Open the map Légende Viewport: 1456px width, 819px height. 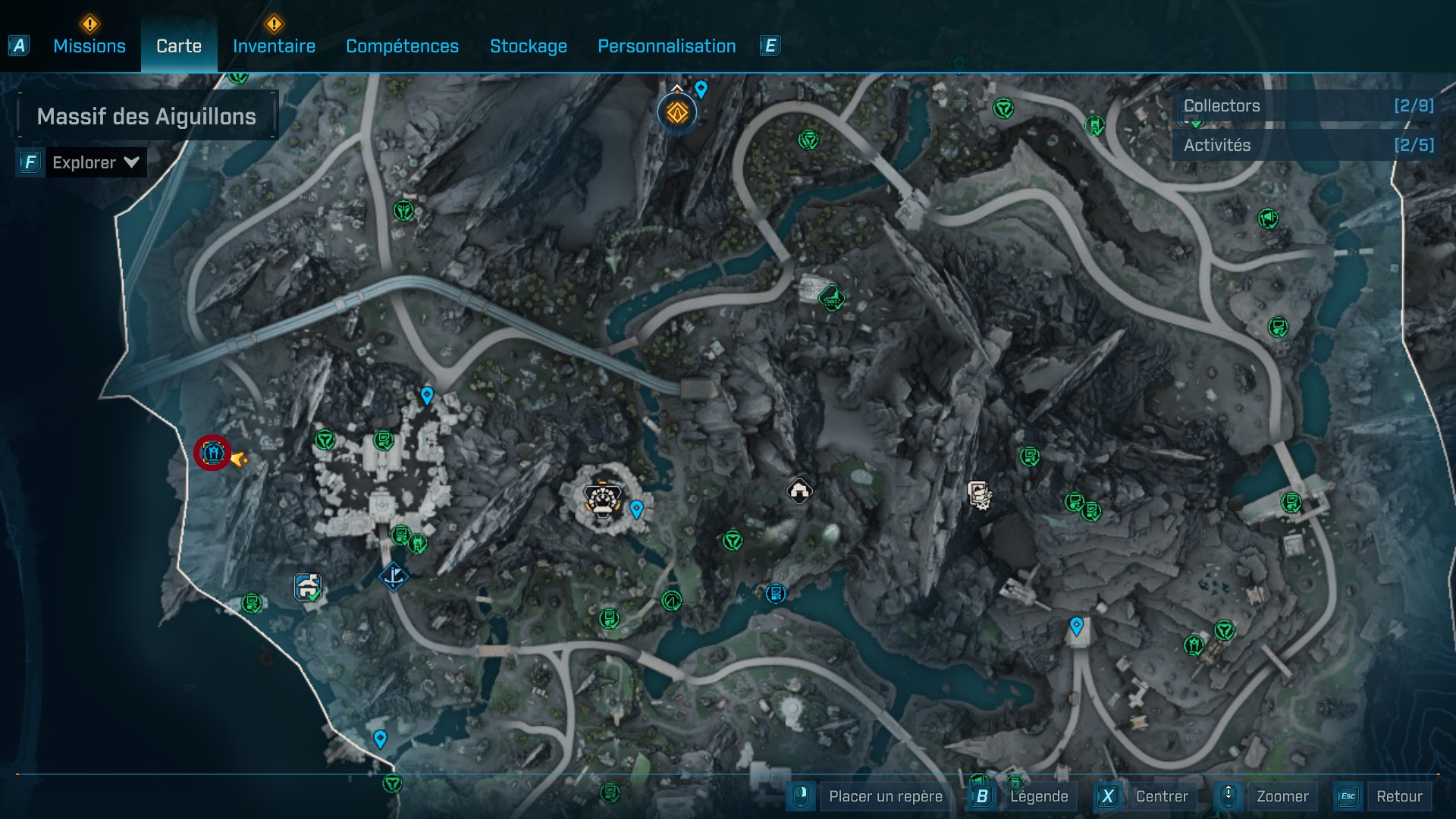click(1038, 796)
